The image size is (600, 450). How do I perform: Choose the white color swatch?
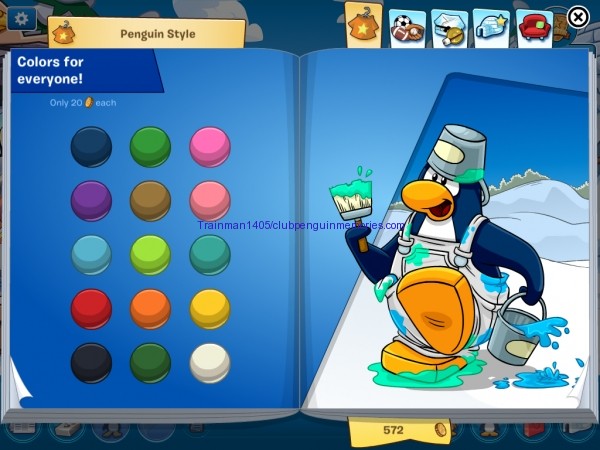[x=209, y=362]
